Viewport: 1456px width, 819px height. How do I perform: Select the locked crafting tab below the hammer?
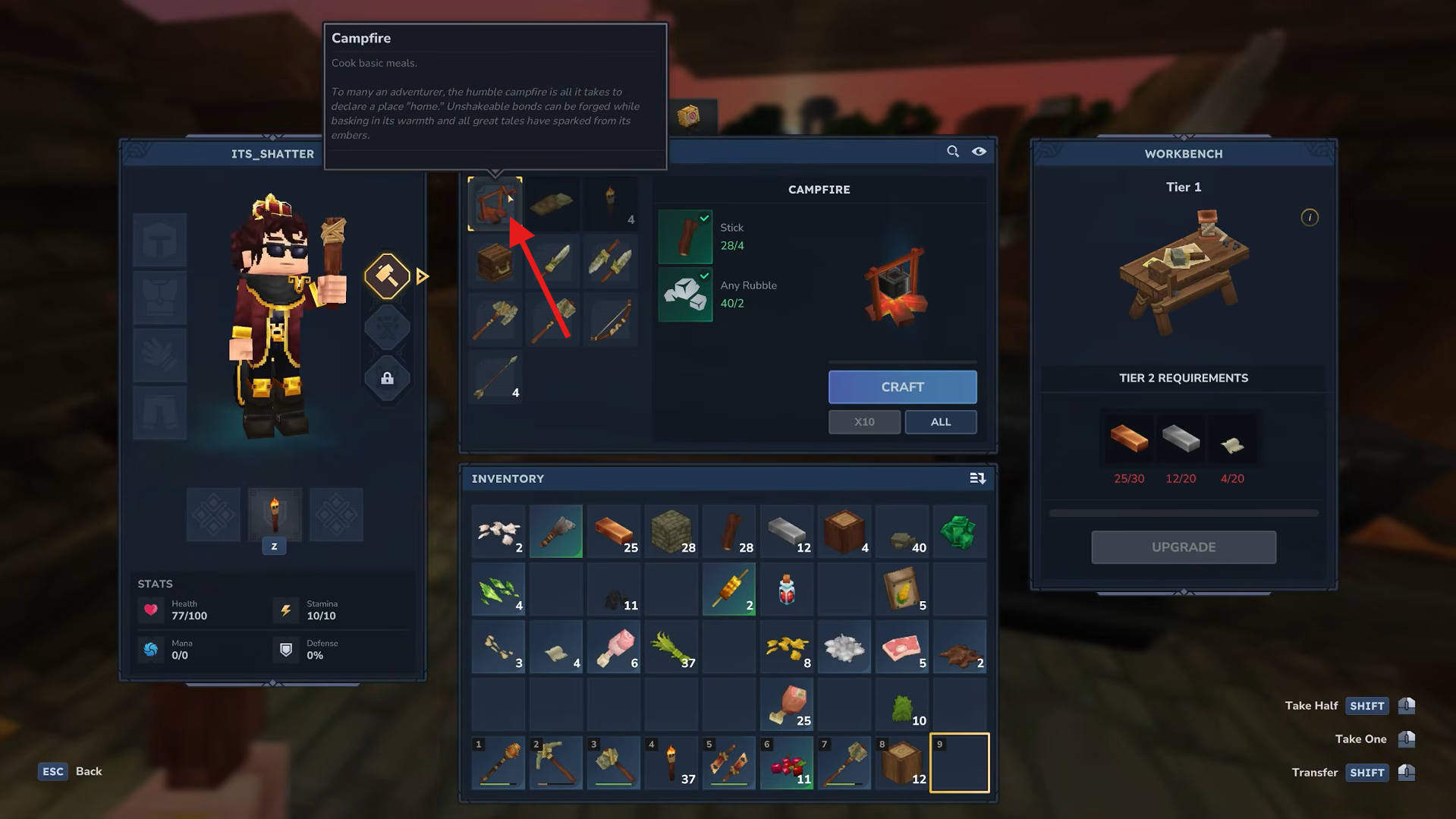(x=387, y=328)
